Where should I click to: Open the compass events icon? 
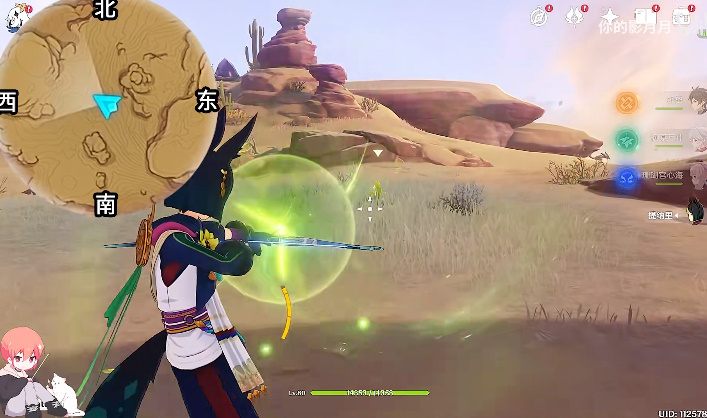[540, 16]
